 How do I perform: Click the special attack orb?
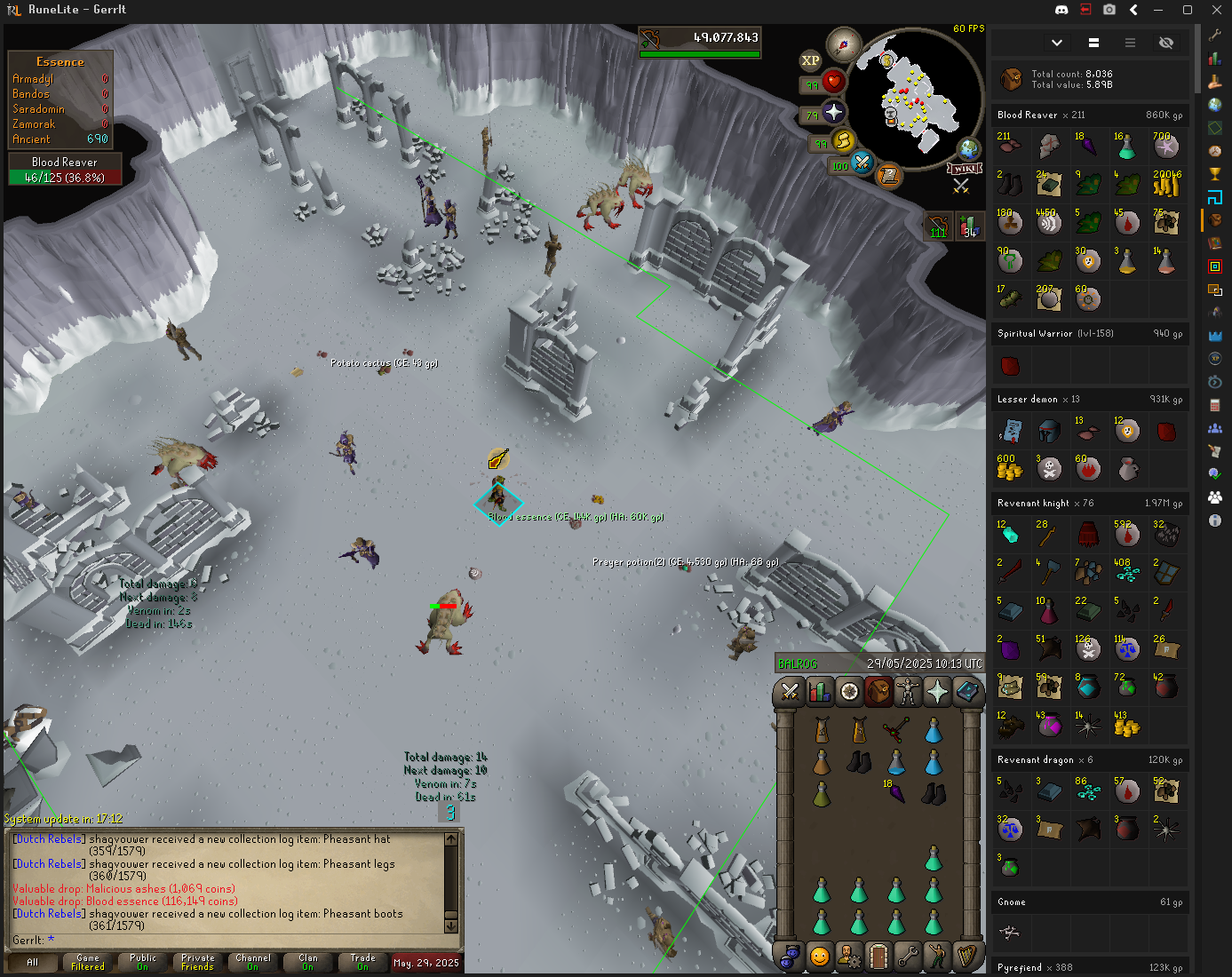coord(862,163)
